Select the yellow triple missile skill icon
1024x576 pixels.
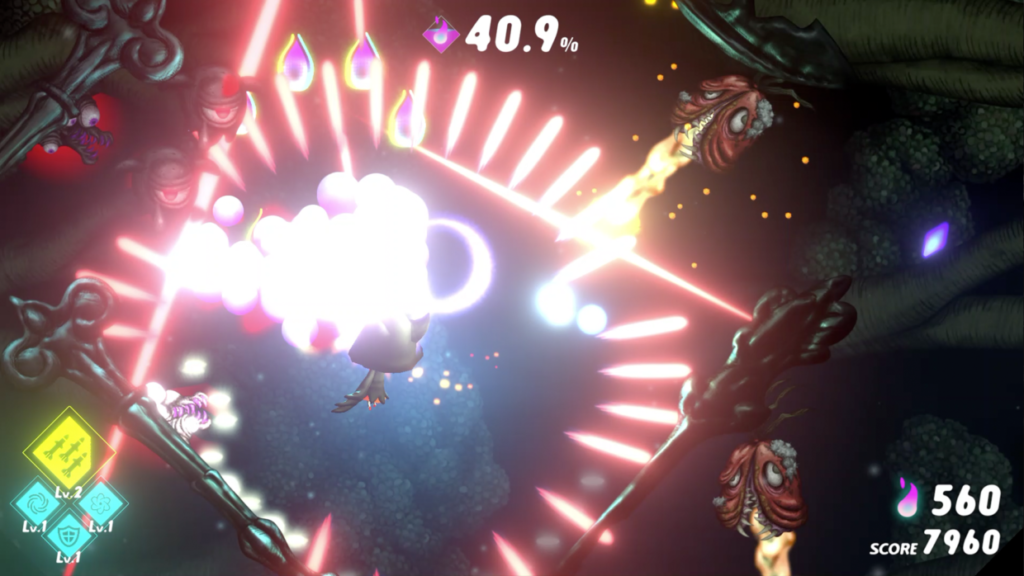pos(68,449)
